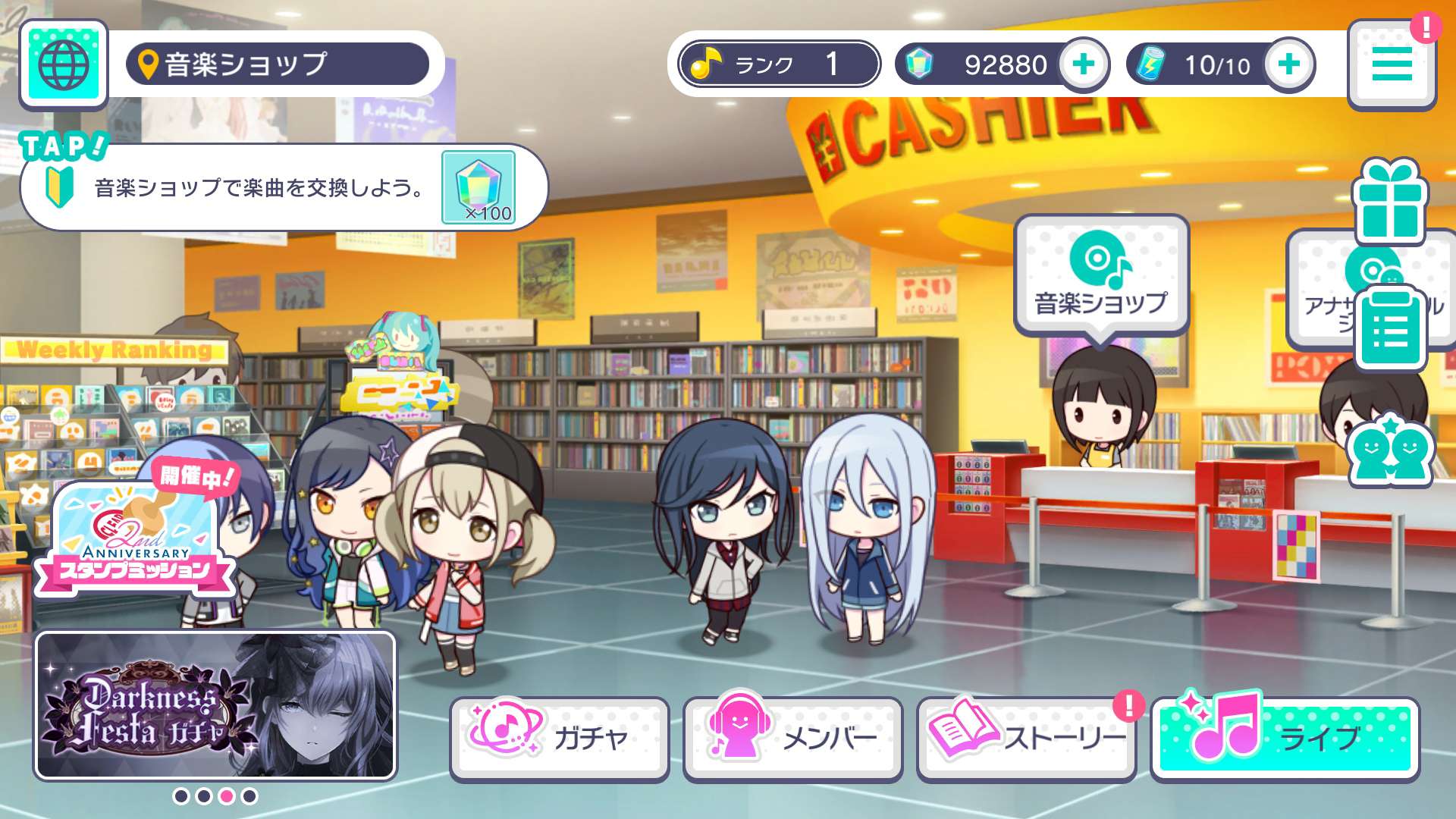Refill live energy with the plus button

pyautogui.click(x=1288, y=64)
